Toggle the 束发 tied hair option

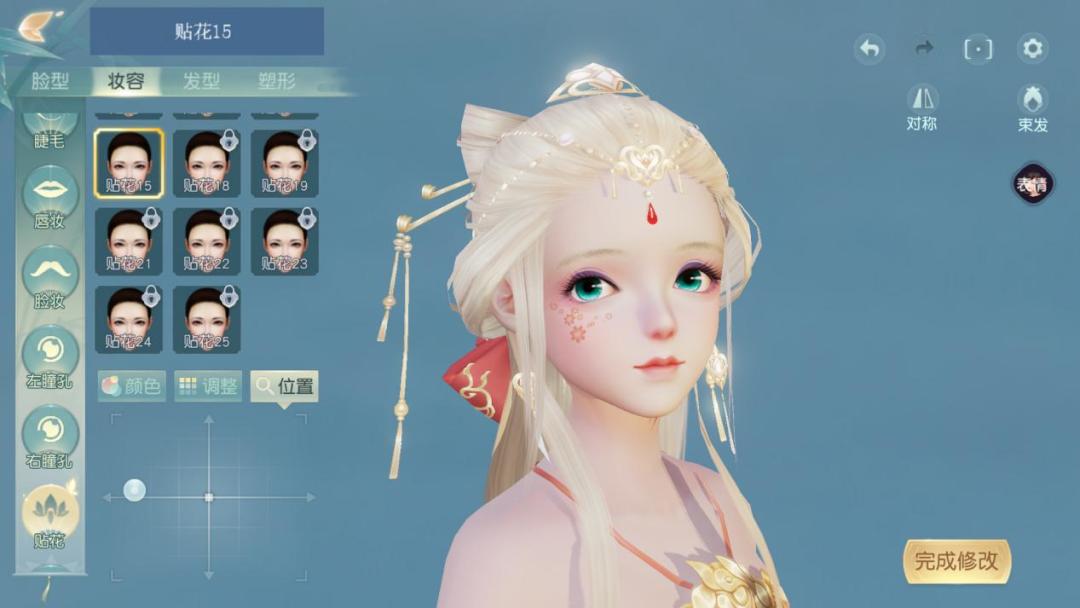pos(1032,107)
